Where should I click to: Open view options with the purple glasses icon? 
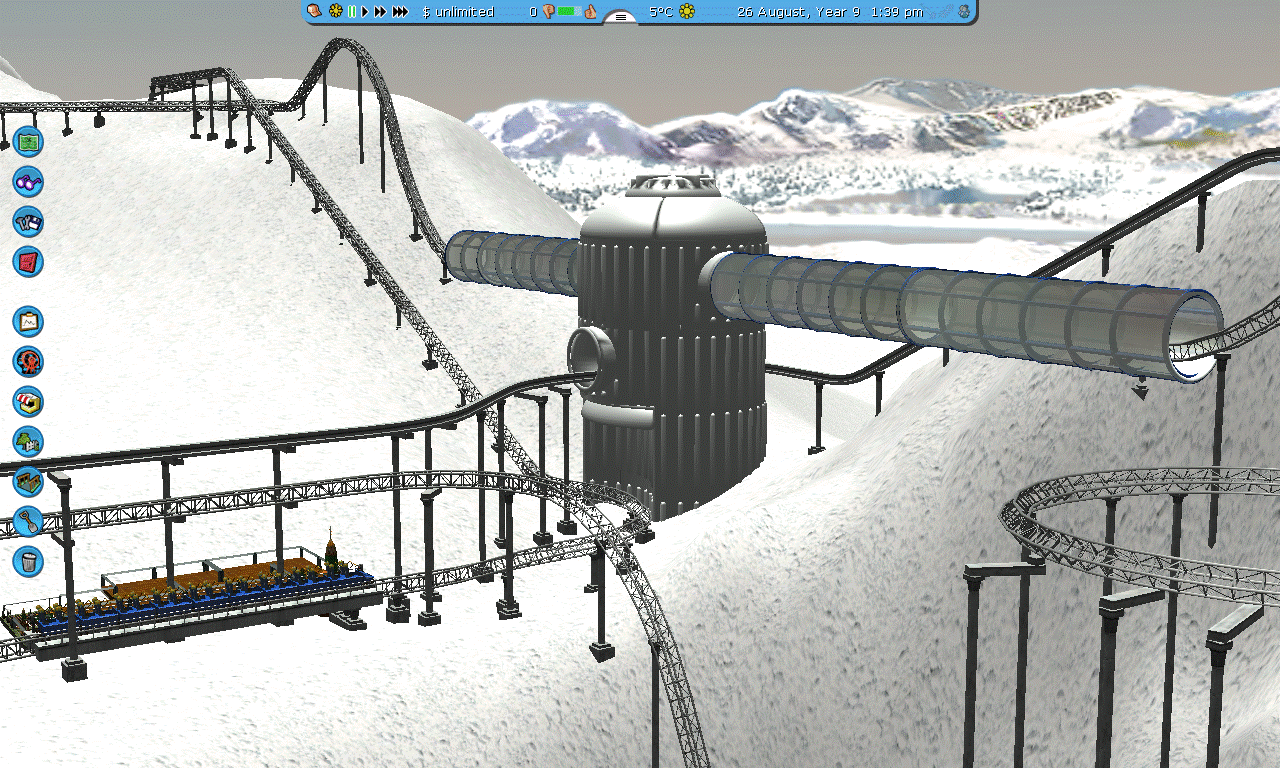(x=28, y=181)
